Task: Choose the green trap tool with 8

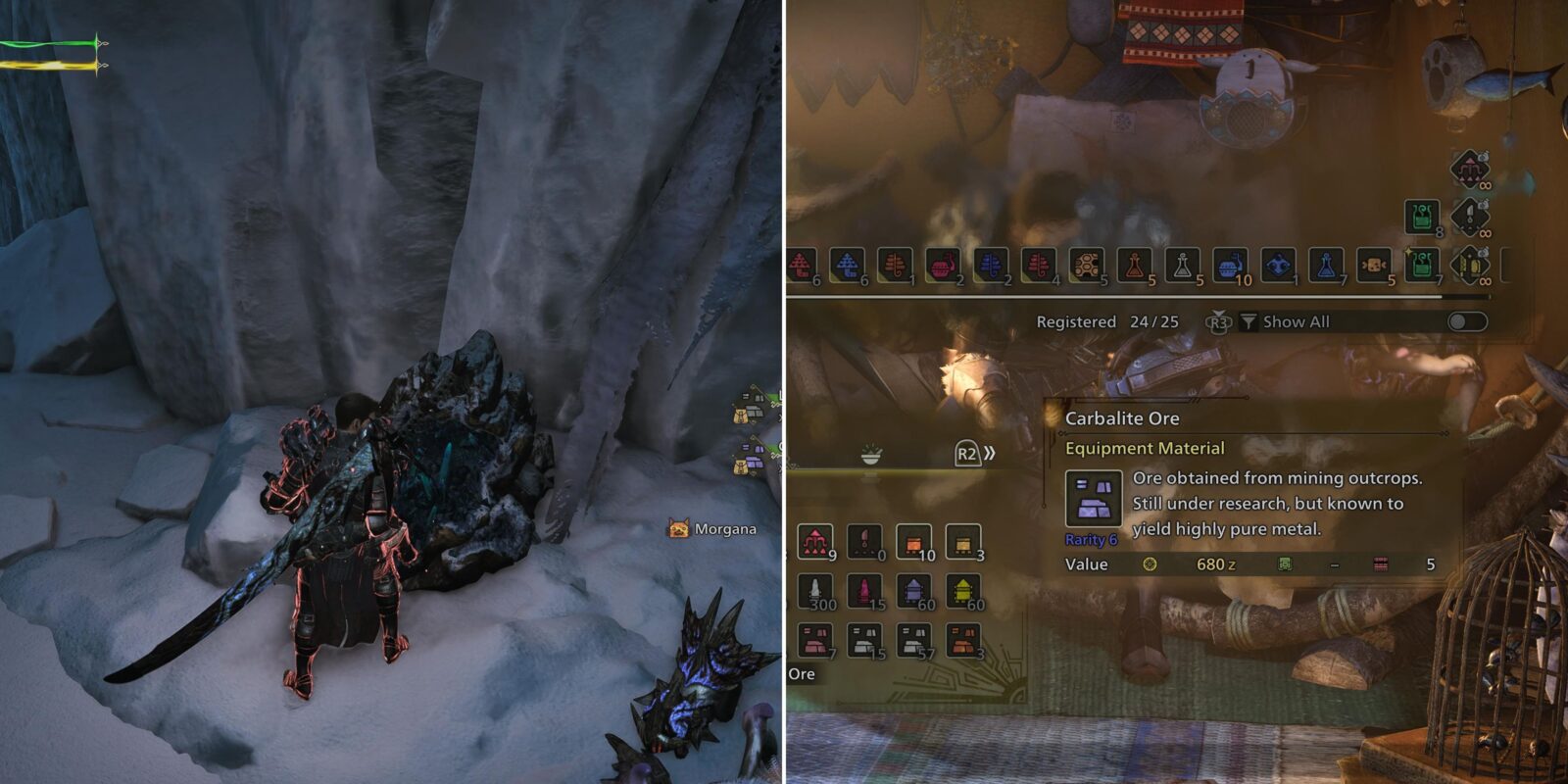Action: 1421,217
